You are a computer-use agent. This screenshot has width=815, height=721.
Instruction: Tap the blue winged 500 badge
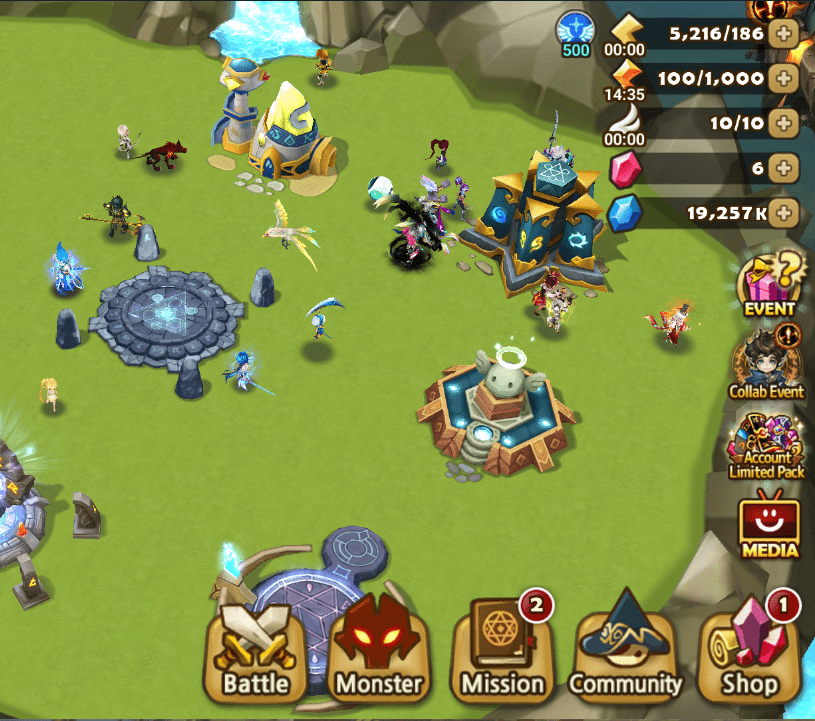coord(576,34)
